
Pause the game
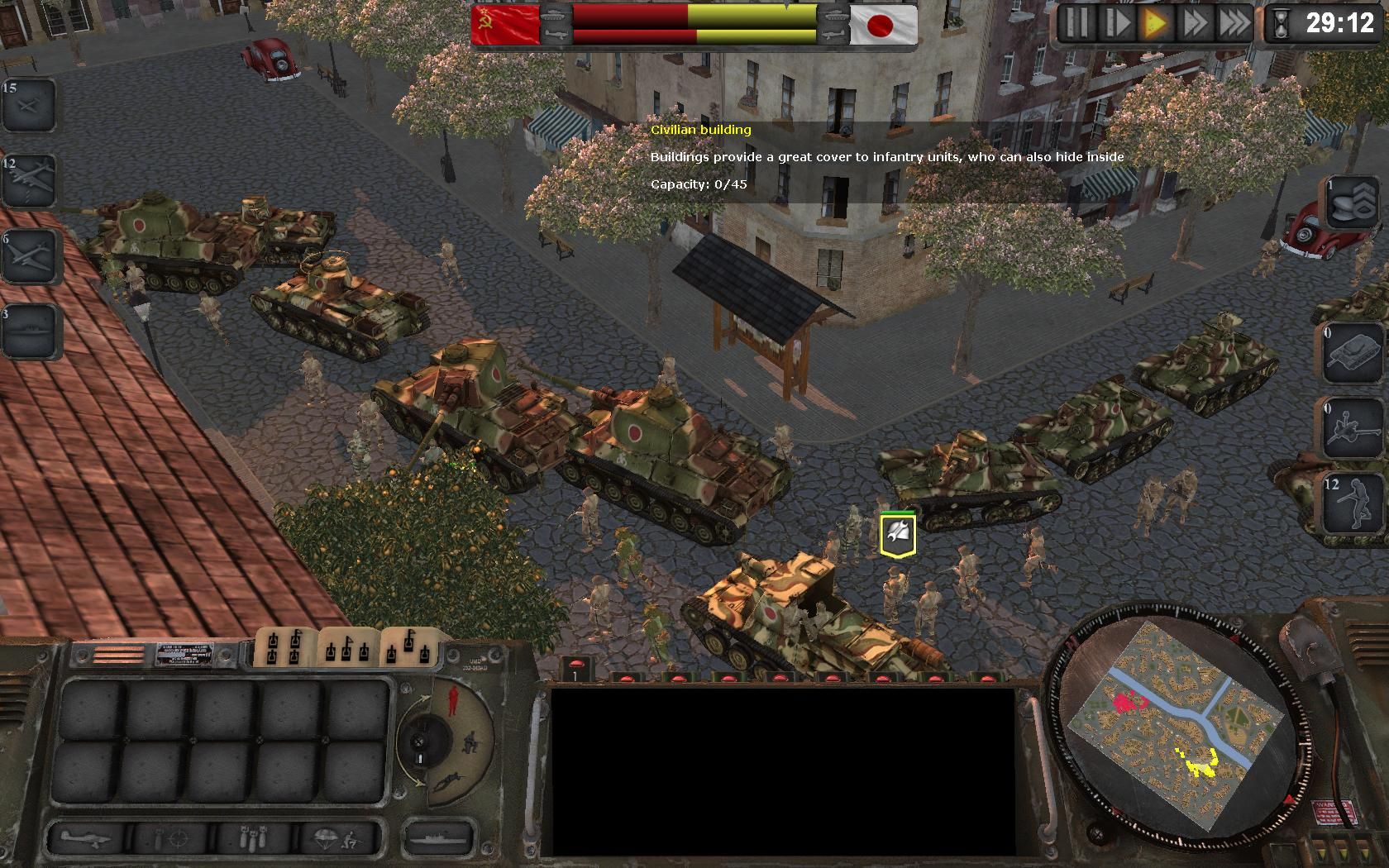coord(1076,23)
